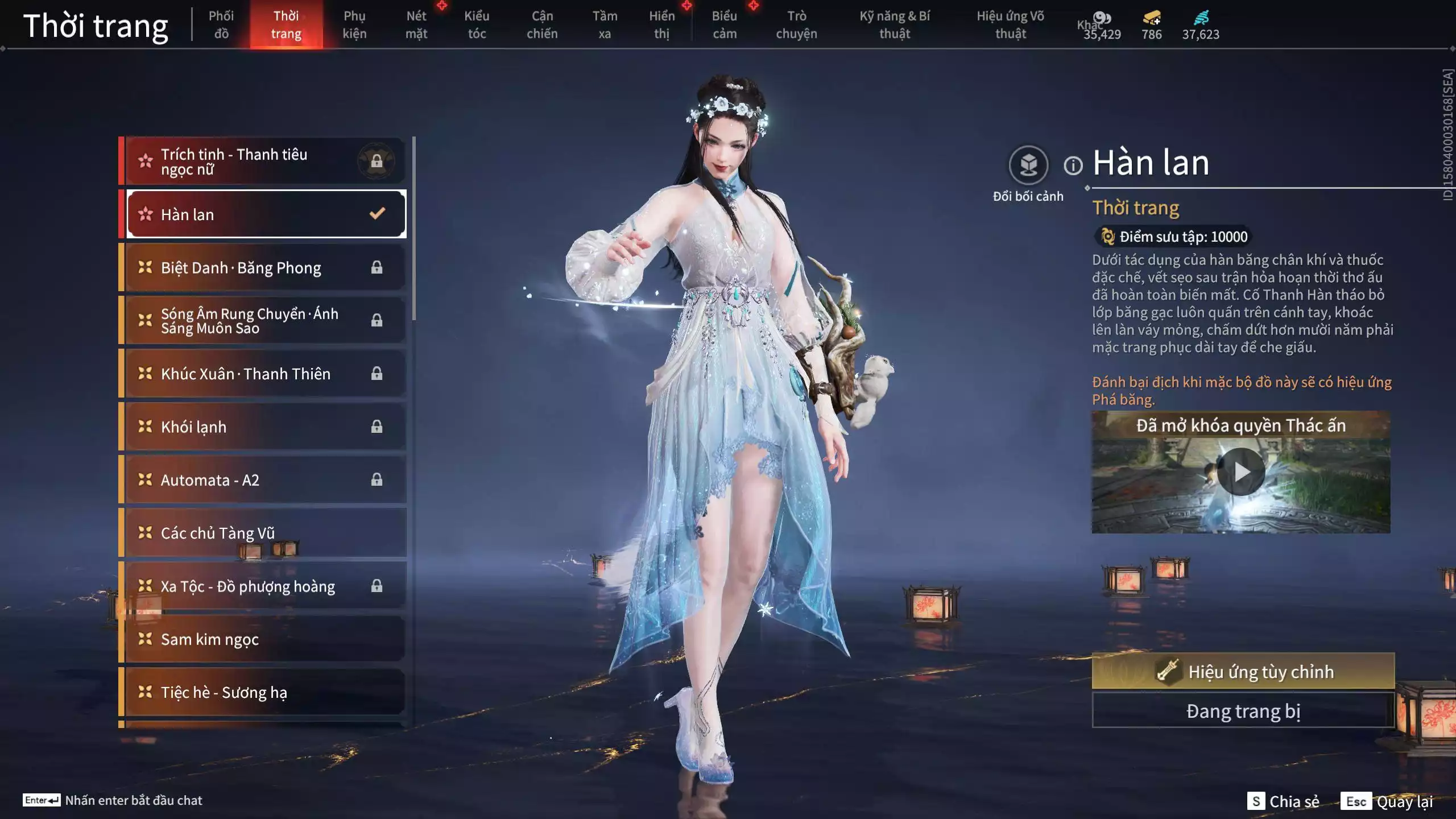The image size is (1456, 819).
Task: Click the lock icon on Biệt Danh · Băng Phong
Action: (375, 267)
